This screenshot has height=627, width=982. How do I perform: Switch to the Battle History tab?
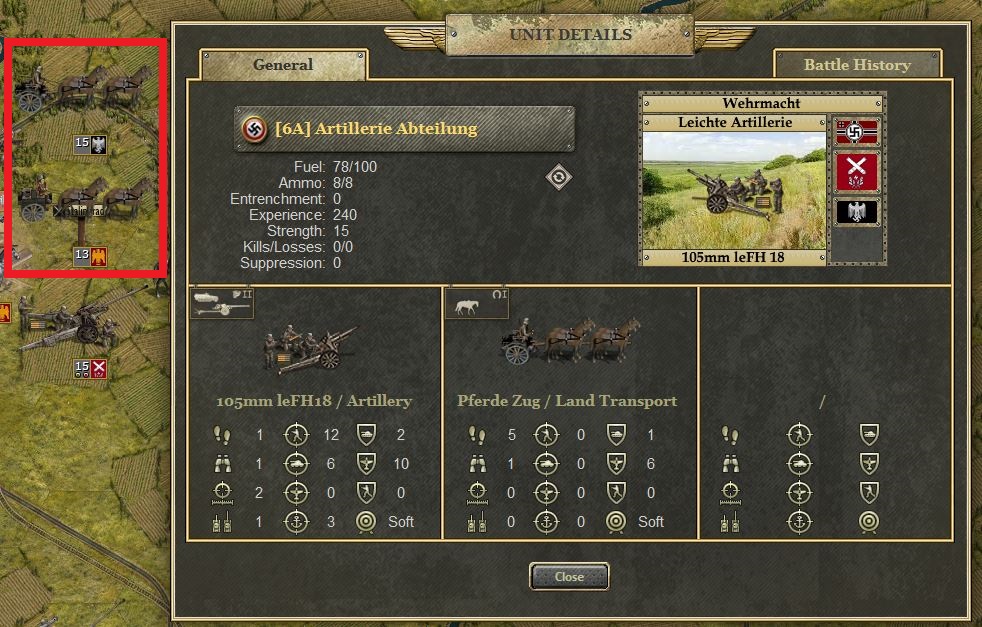pos(857,65)
